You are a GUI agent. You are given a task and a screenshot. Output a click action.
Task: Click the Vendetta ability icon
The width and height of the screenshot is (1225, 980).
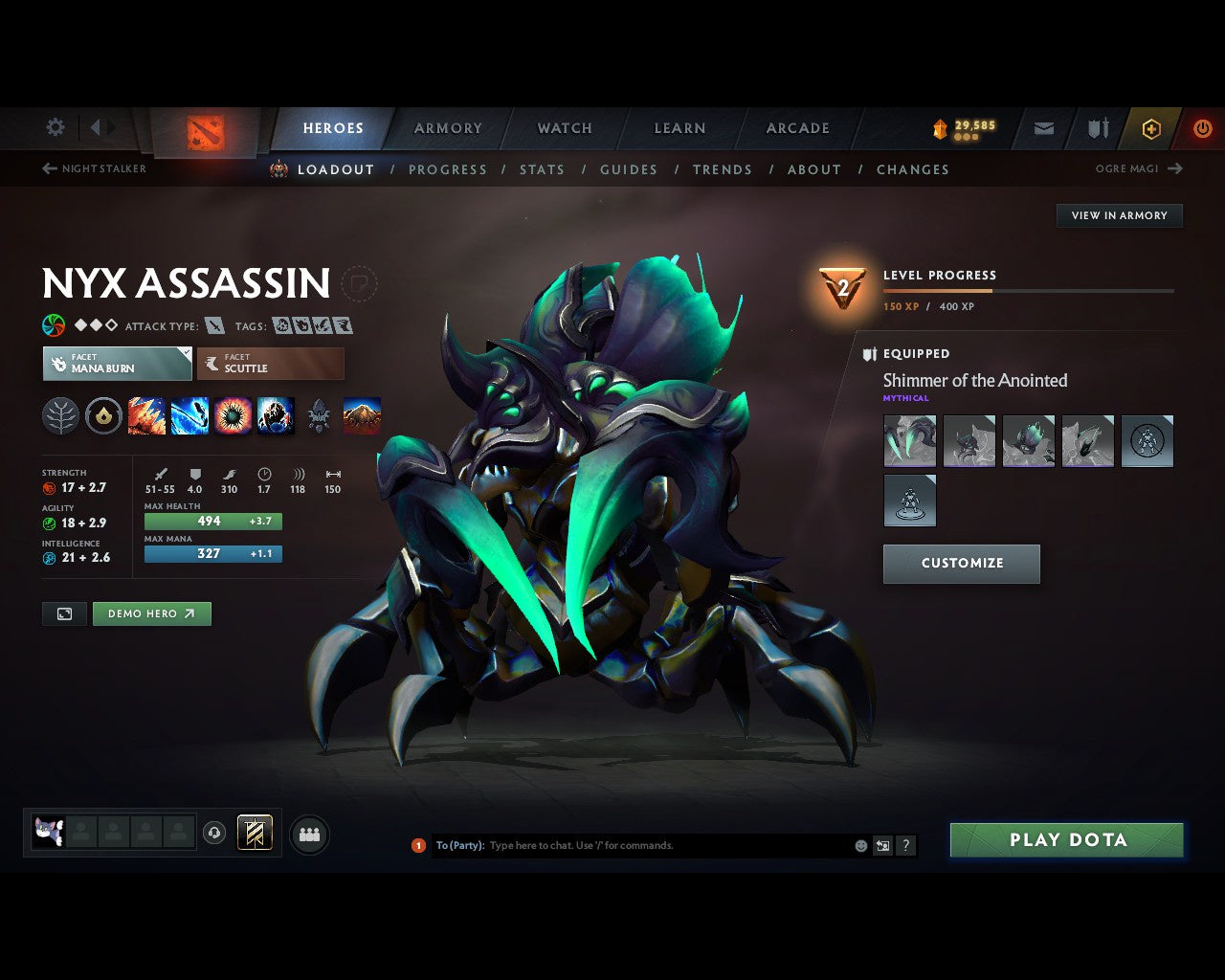(276, 415)
